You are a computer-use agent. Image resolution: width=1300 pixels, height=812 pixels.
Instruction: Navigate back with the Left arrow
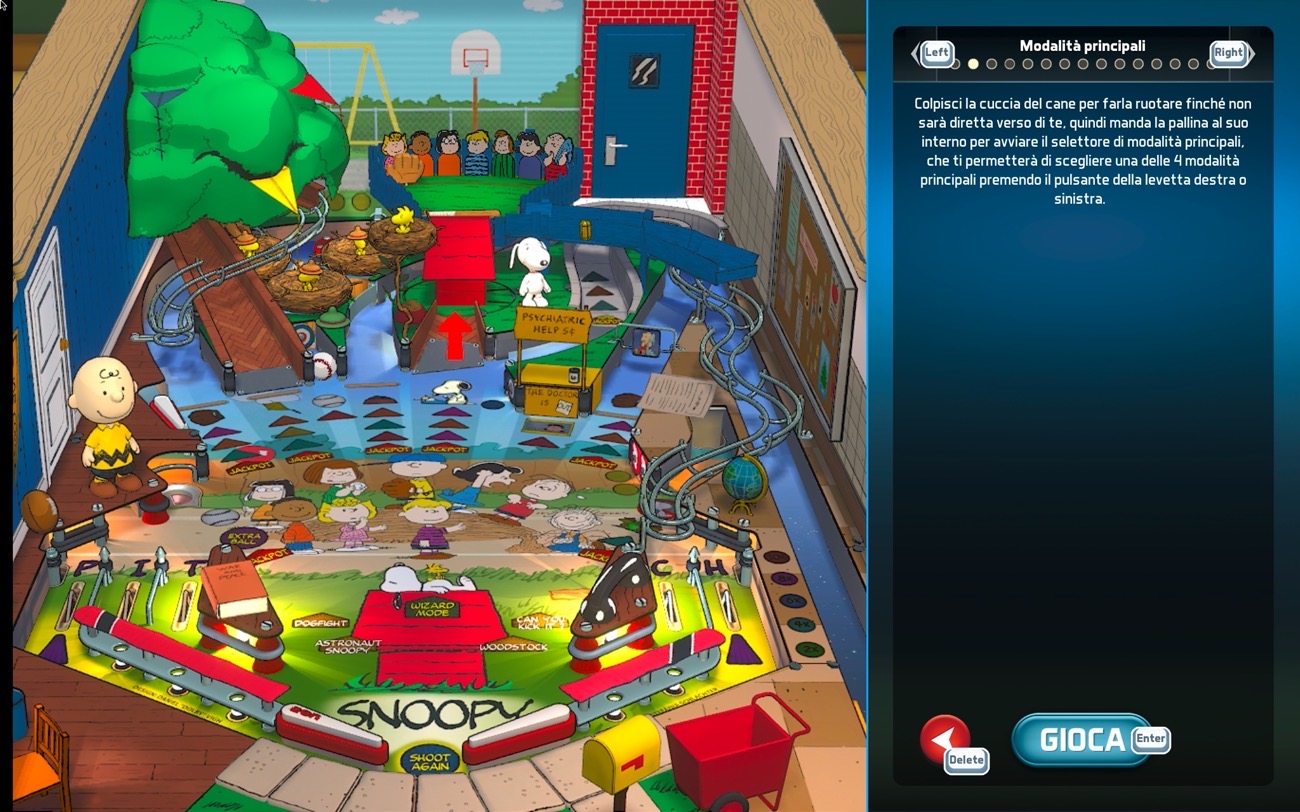coord(936,53)
